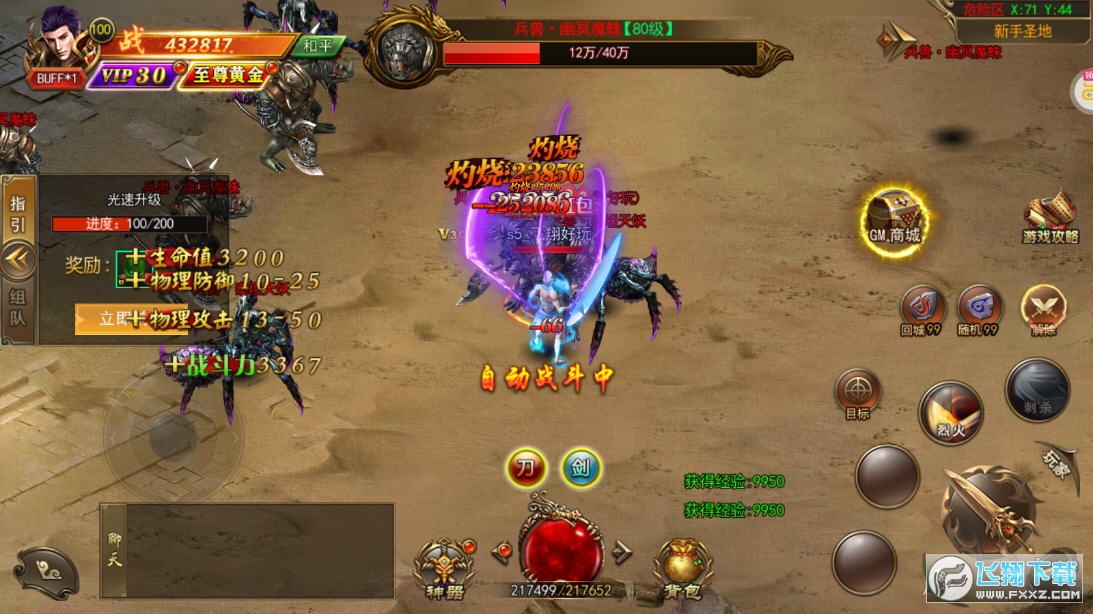1093x614 pixels.
Task: Use the 回城 return-to-town scroll
Action: (x=922, y=310)
